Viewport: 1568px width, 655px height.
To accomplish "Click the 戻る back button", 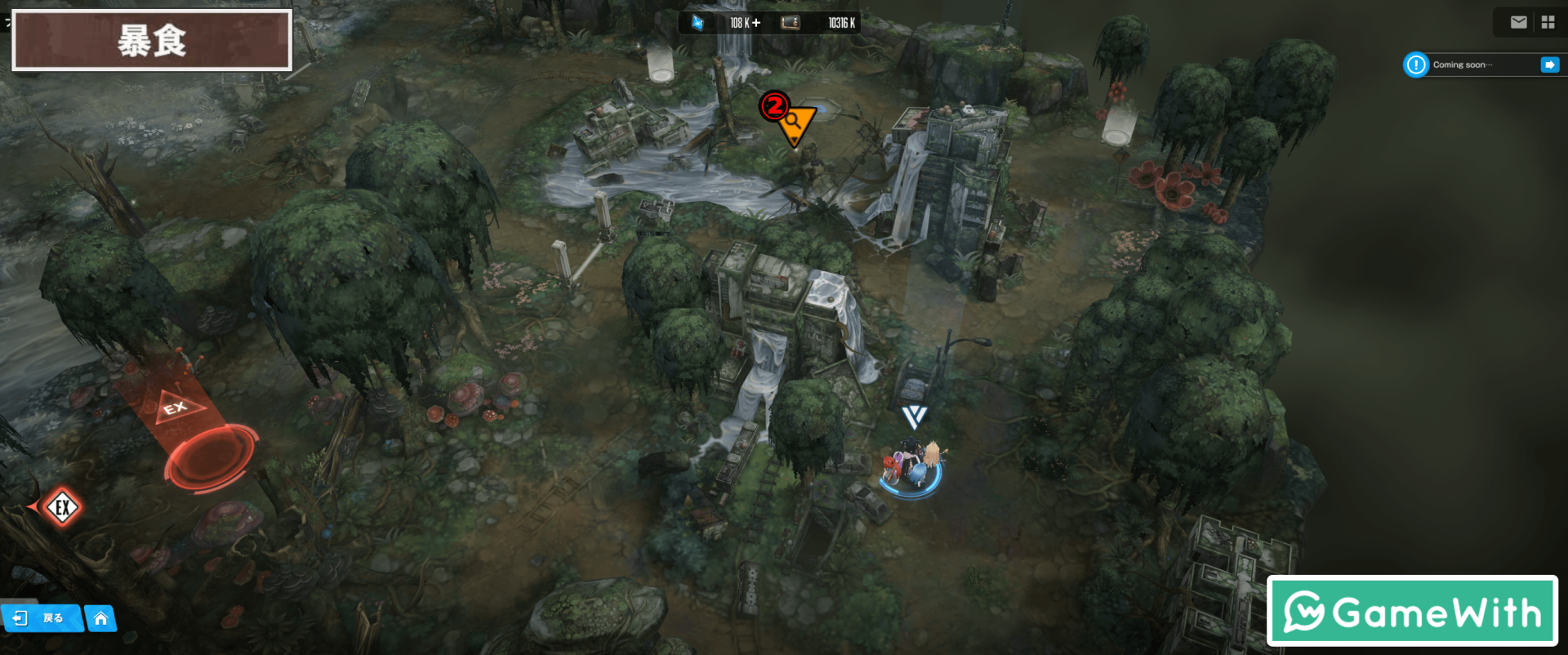I will (41, 618).
